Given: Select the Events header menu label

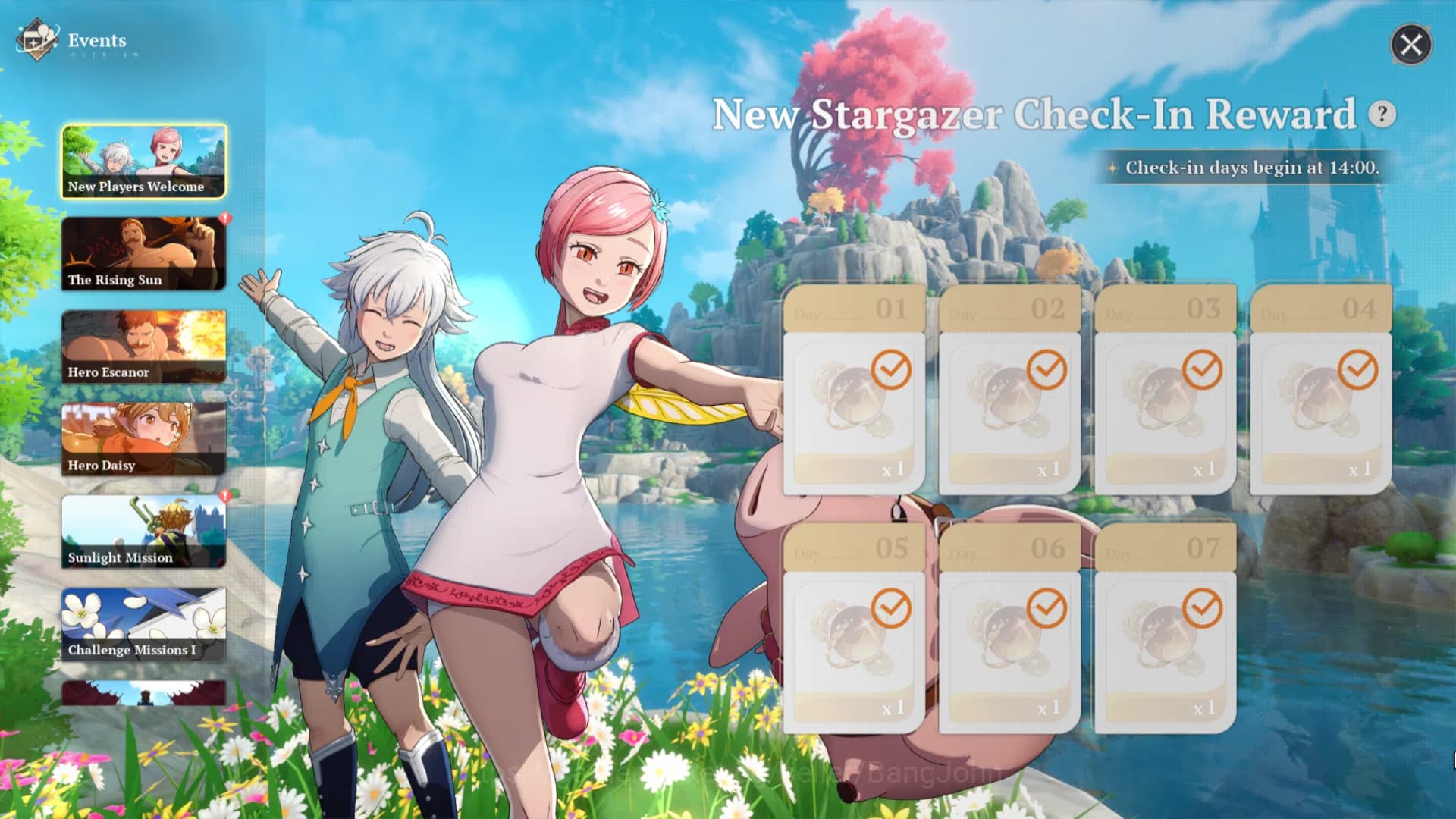Looking at the screenshot, I should pyautogui.click(x=96, y=41).
